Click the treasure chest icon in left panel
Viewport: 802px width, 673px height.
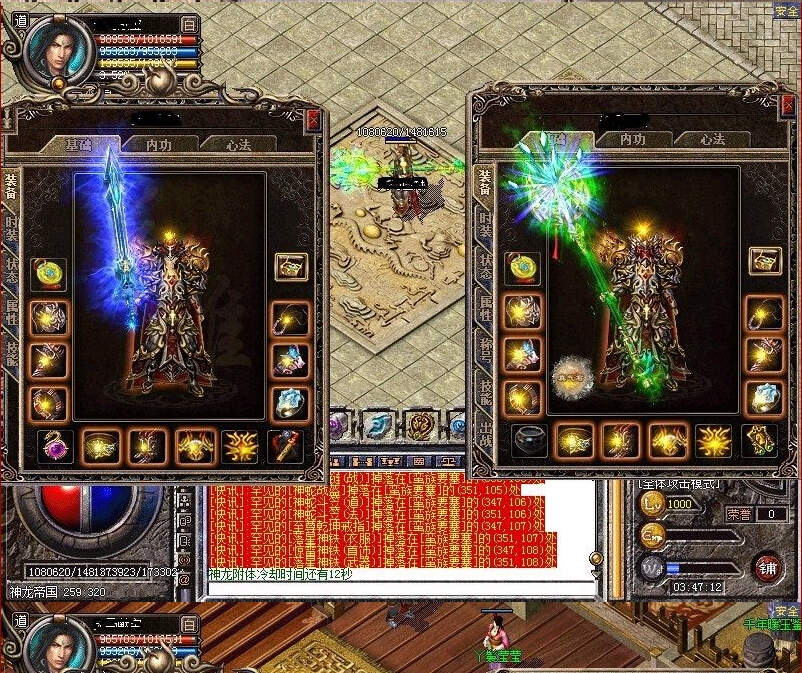tap(291, 267)
